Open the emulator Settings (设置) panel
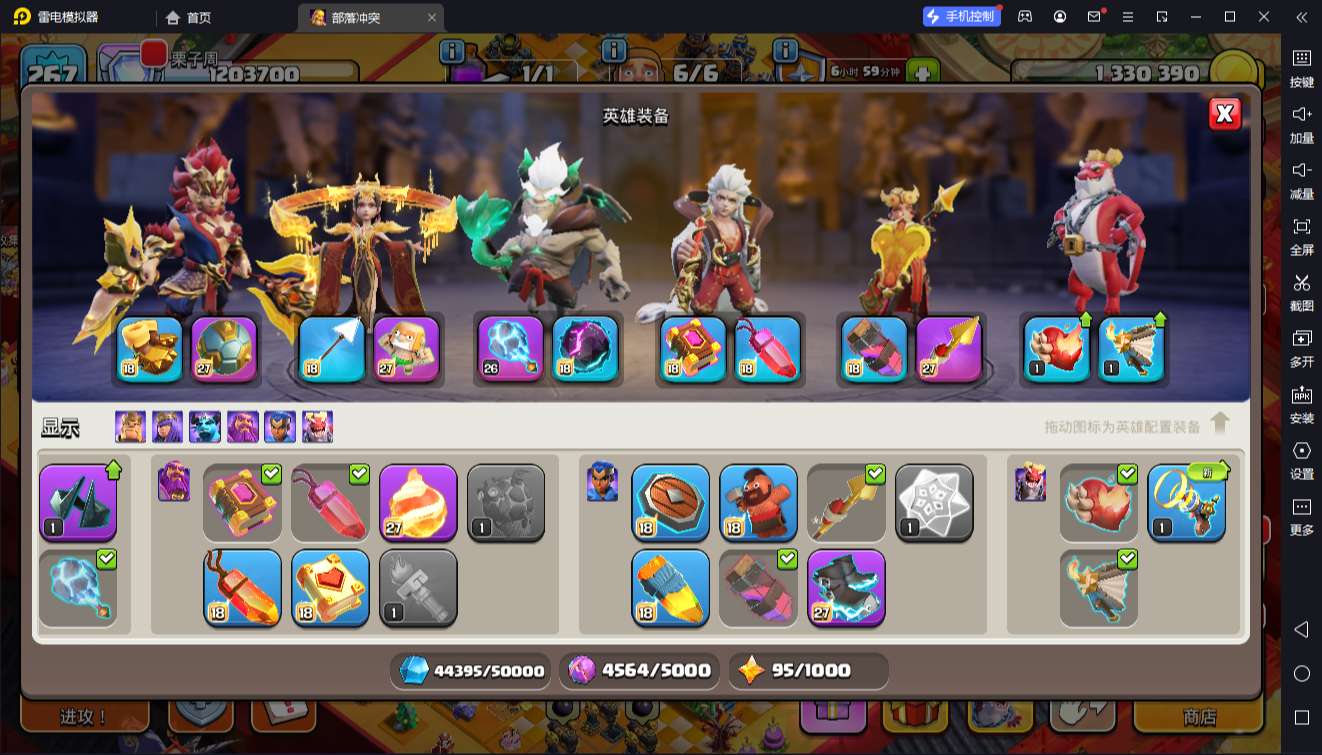 [x=1301, y=459]
